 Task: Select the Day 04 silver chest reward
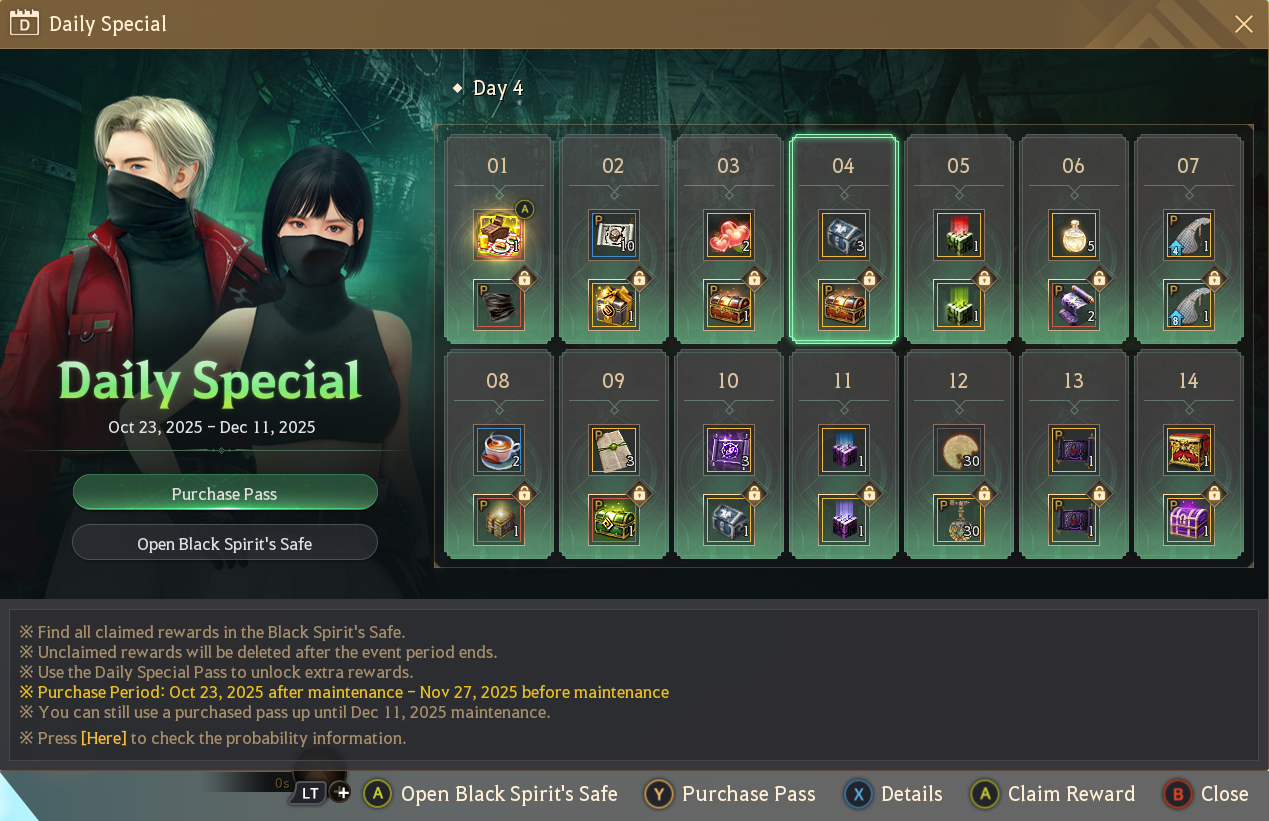click(x=843, y=235)
